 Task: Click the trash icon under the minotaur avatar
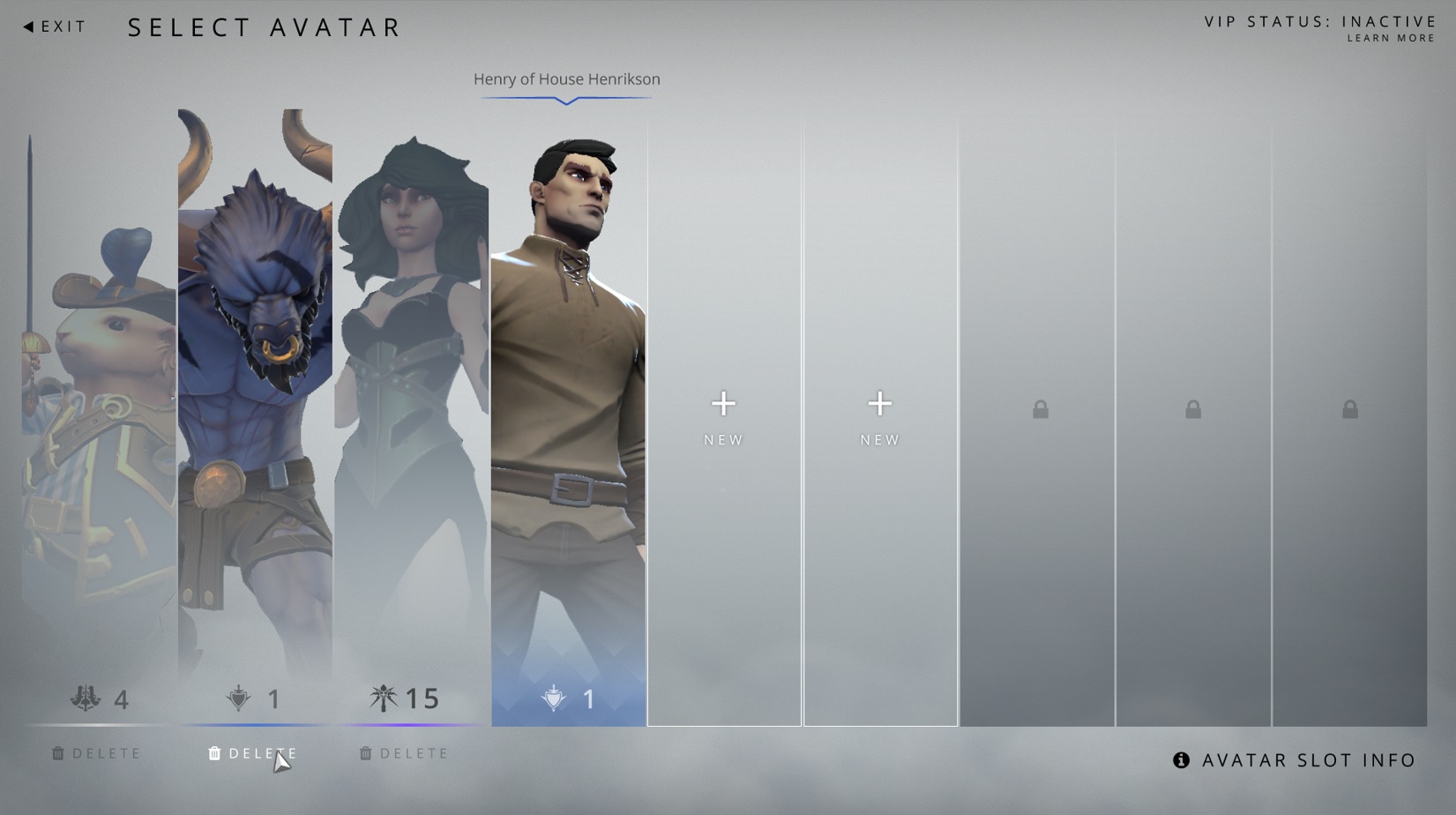point(213,753)
